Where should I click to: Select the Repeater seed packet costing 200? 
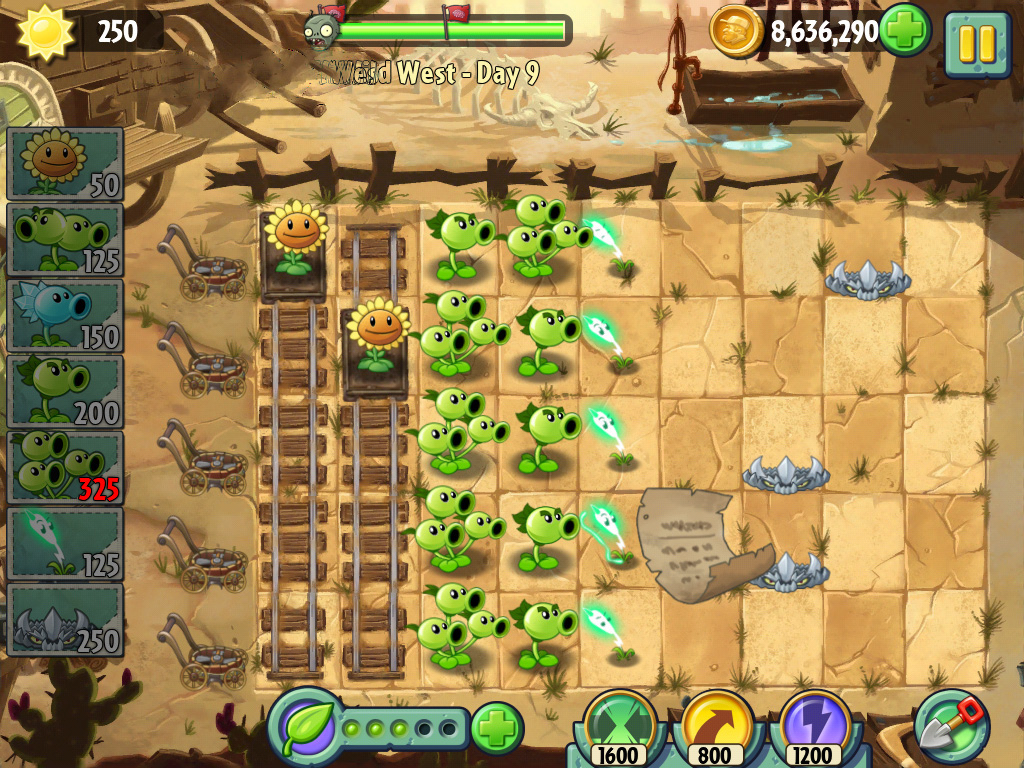click(x=65, y=392)
